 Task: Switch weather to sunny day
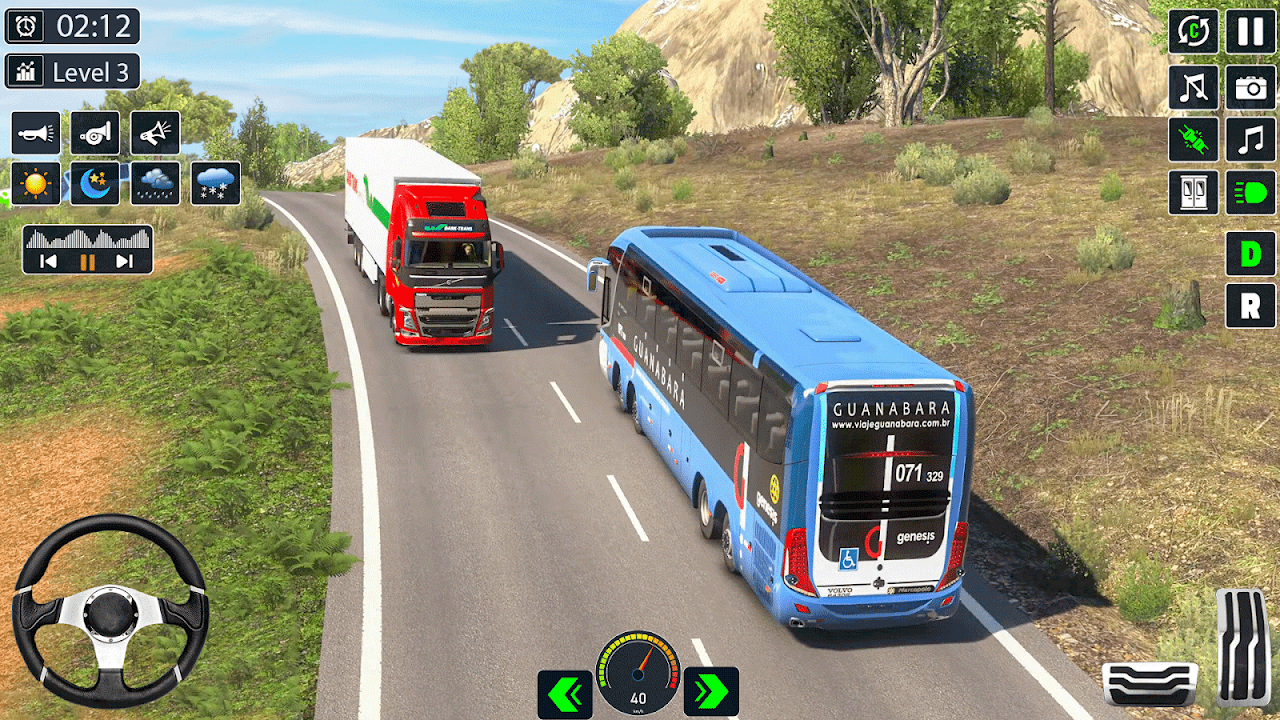point(36,184)
